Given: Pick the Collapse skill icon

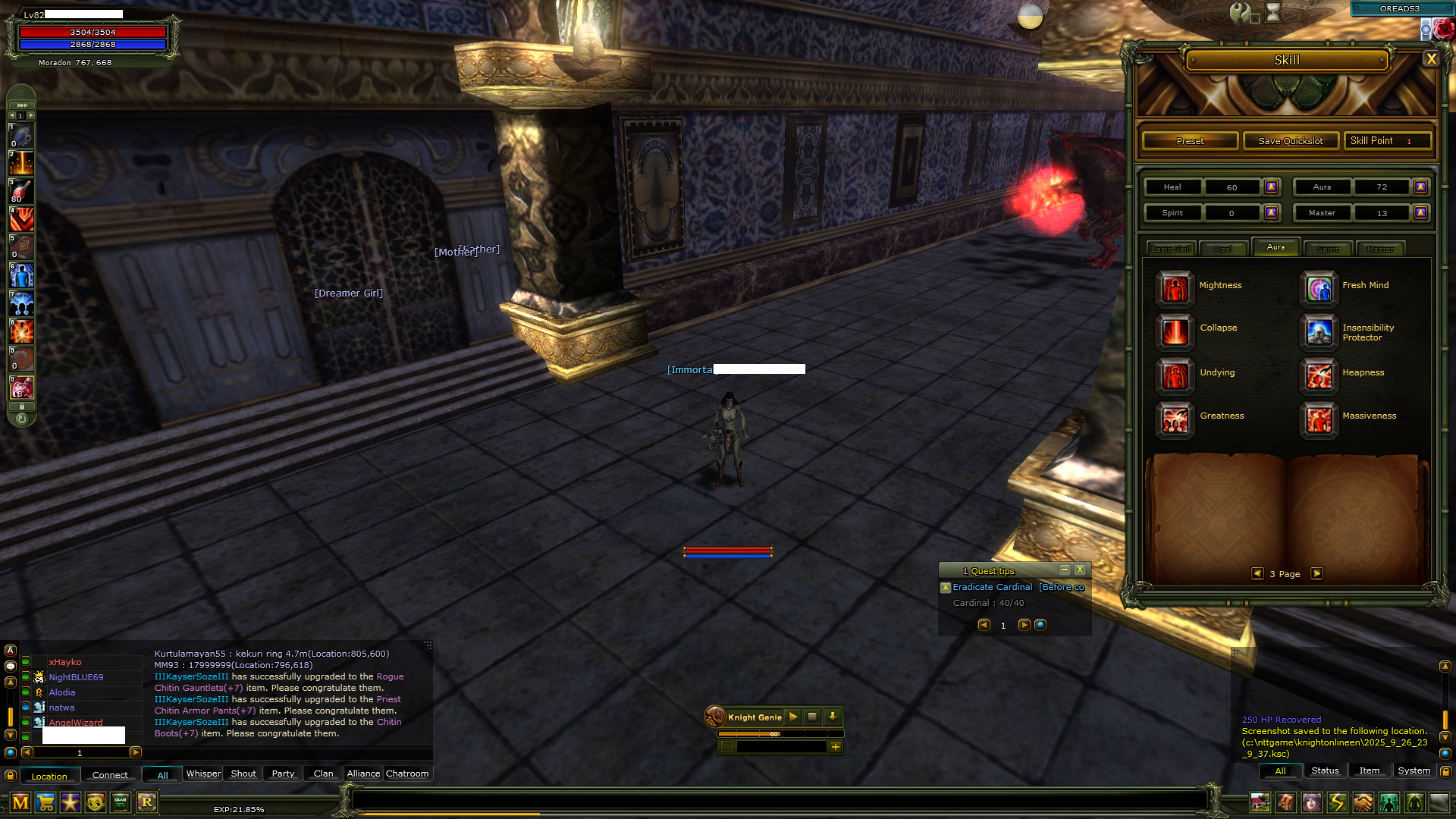Looking at the screenshot, I should [x=1175, y=331].
